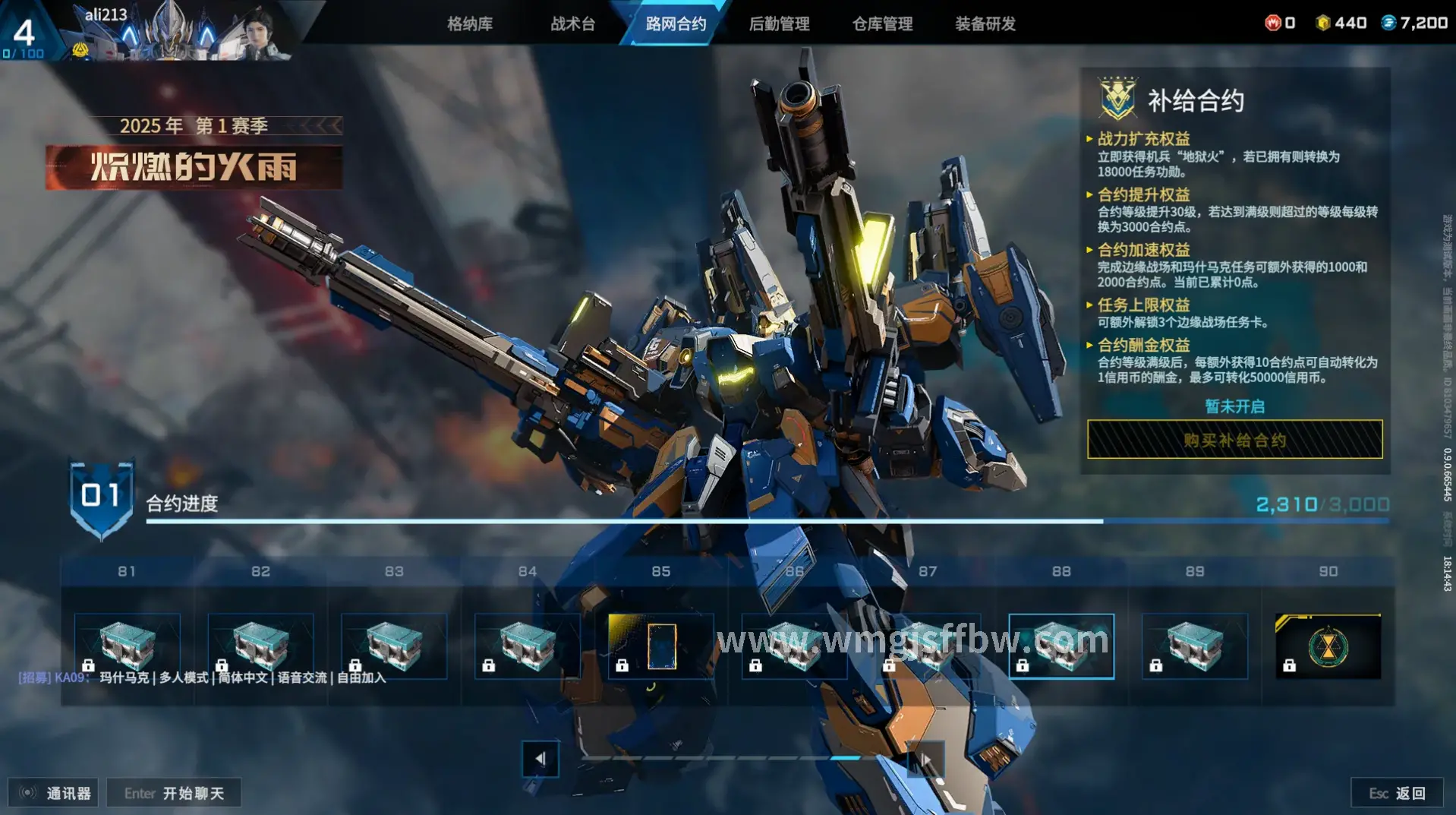This screenshot has width=1456, height=815.
Task: Click the 开始聊天 chat input box
Action: (x=174, y=793)
